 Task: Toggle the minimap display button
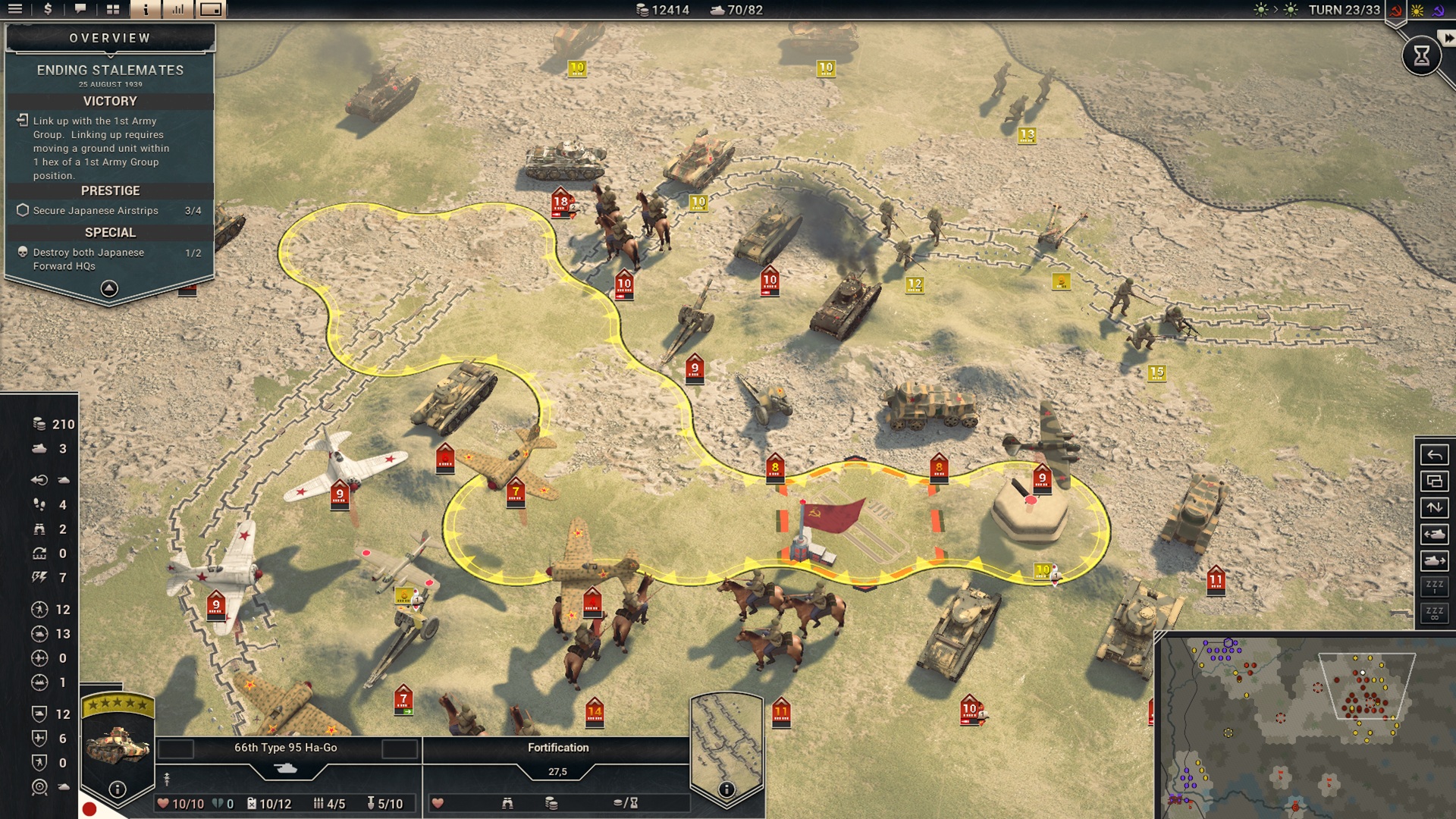(x=211, y=9)
